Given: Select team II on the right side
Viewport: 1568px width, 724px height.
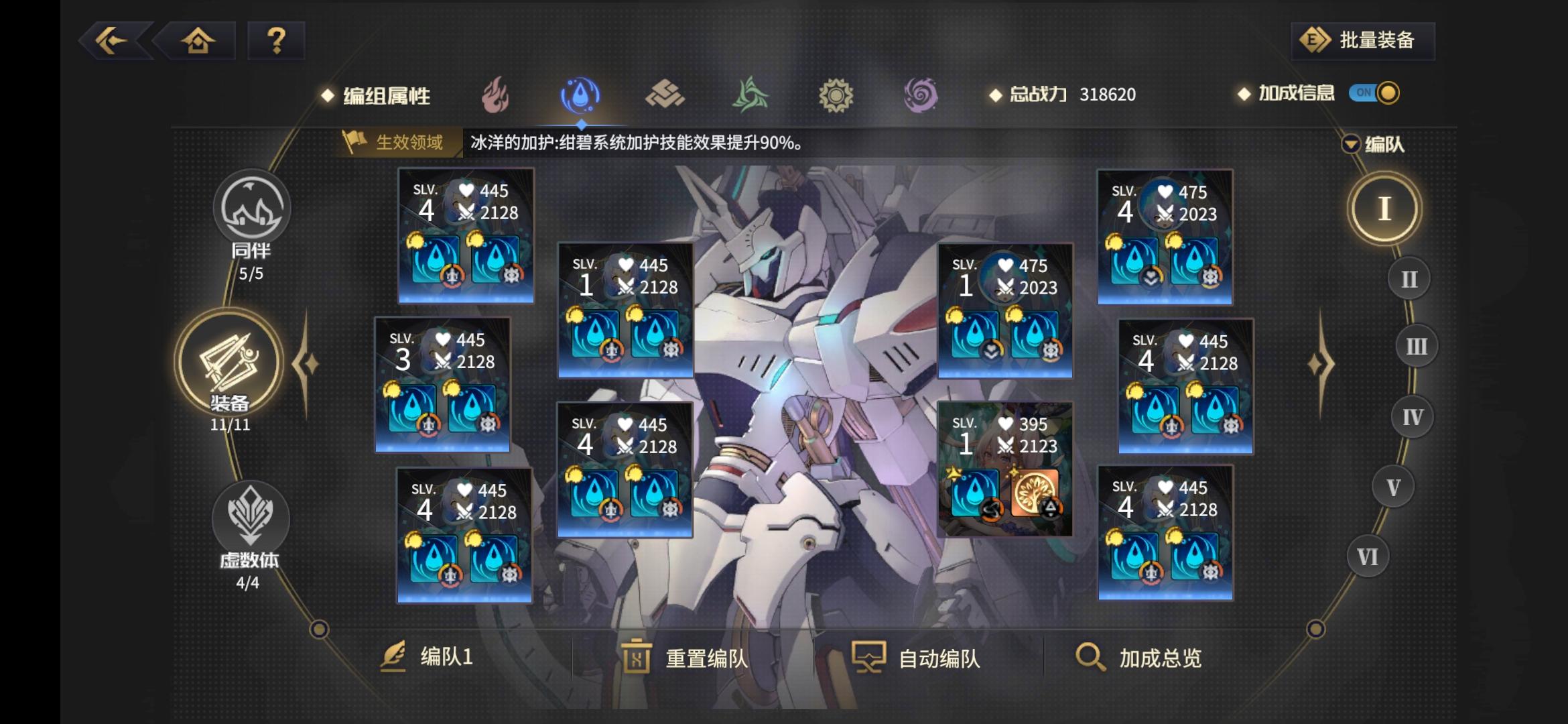Looking at the screenshot, I should 1410,277.
